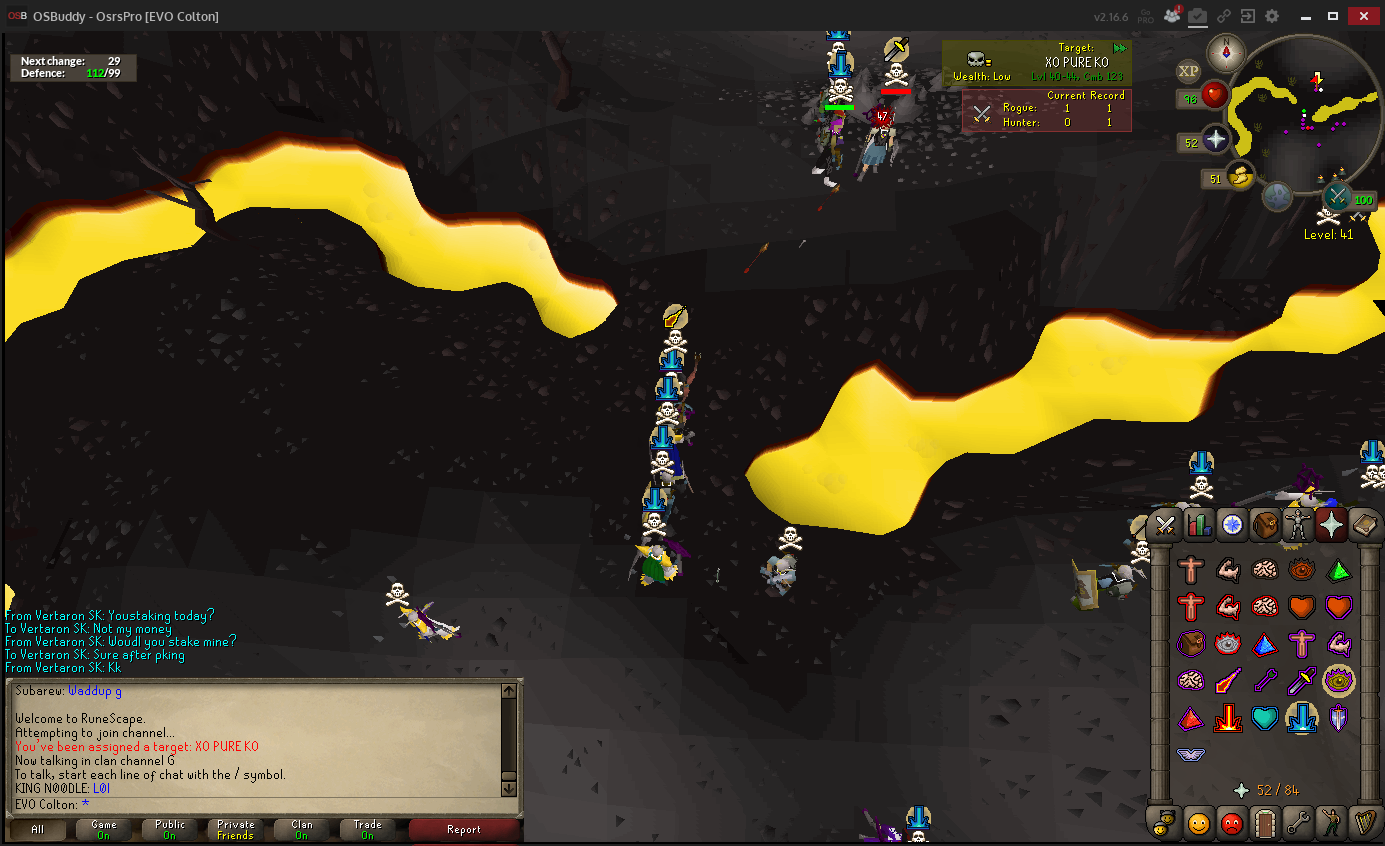This screenshot has height=846, width=1385.
Task: Toggle the XP drops orb
Action: coord(1188,70)
